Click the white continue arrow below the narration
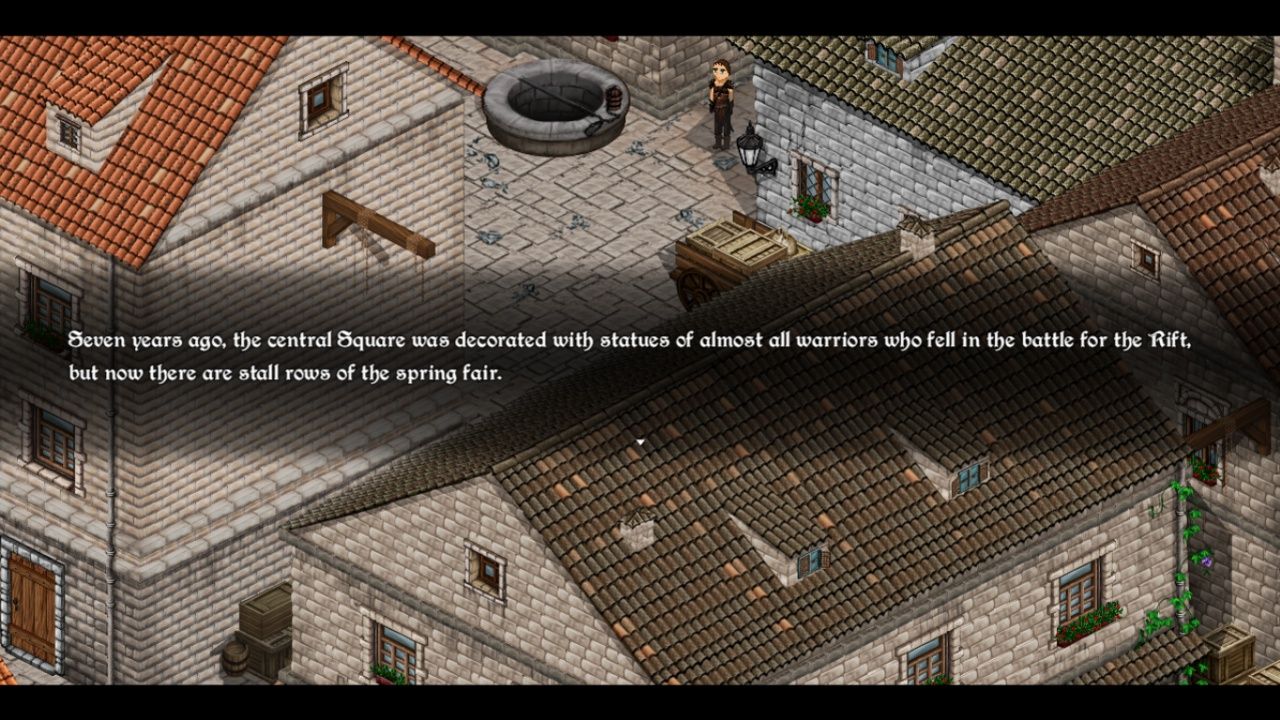Viewport: 1280px width, 720px height. 640,441
